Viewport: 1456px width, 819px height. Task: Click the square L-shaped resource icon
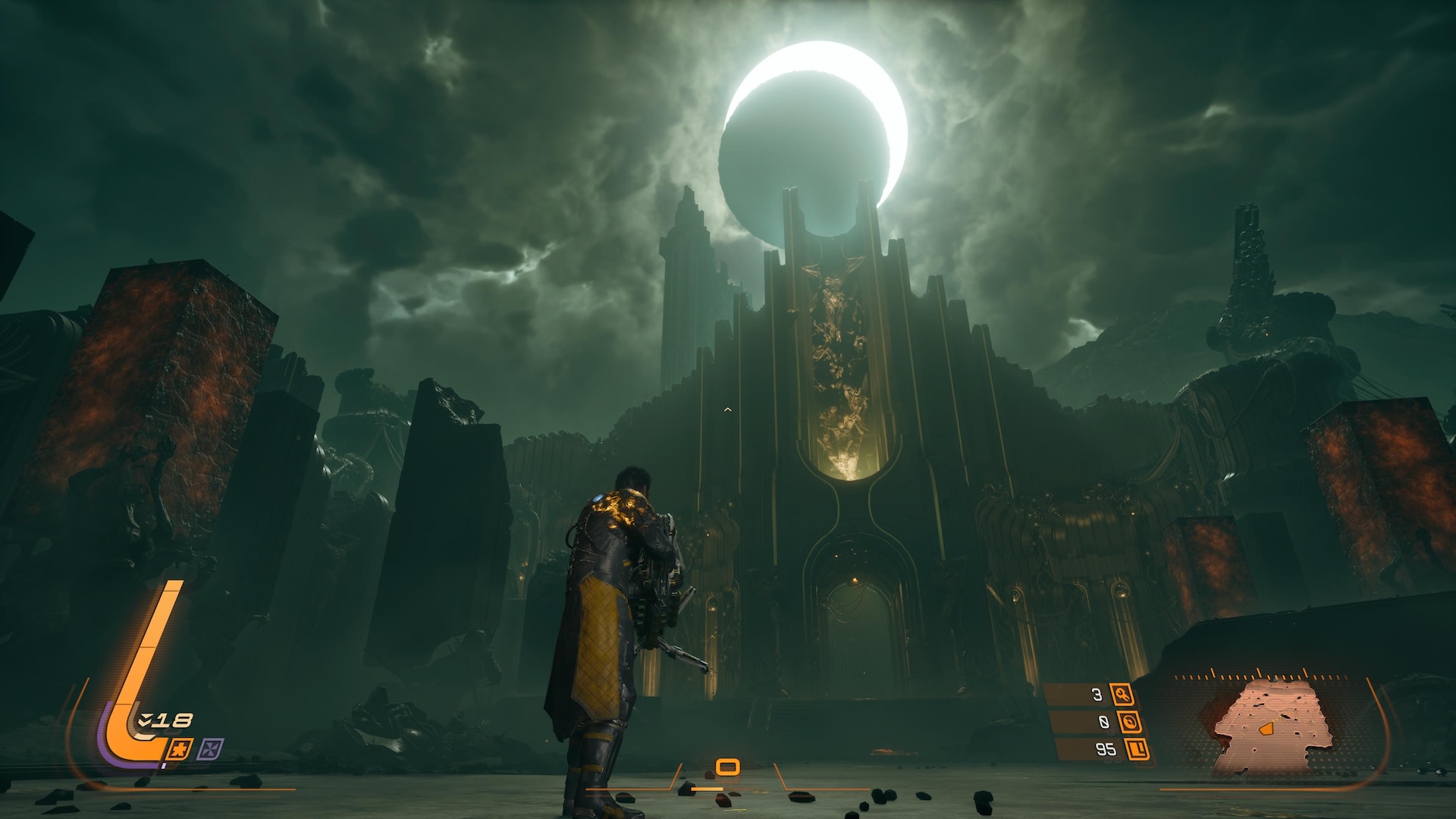1137,749
